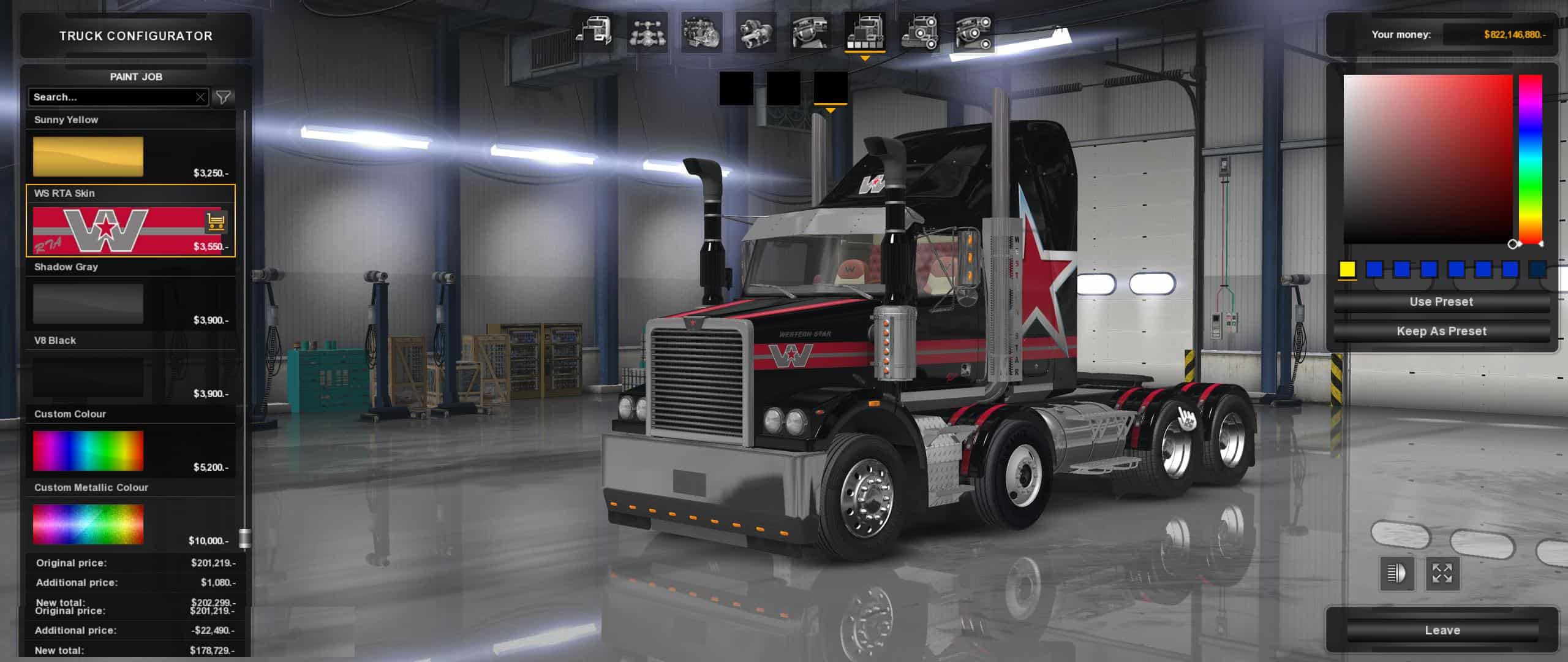
Task: Open the transmission category
Action: click(x=755, y=32)
